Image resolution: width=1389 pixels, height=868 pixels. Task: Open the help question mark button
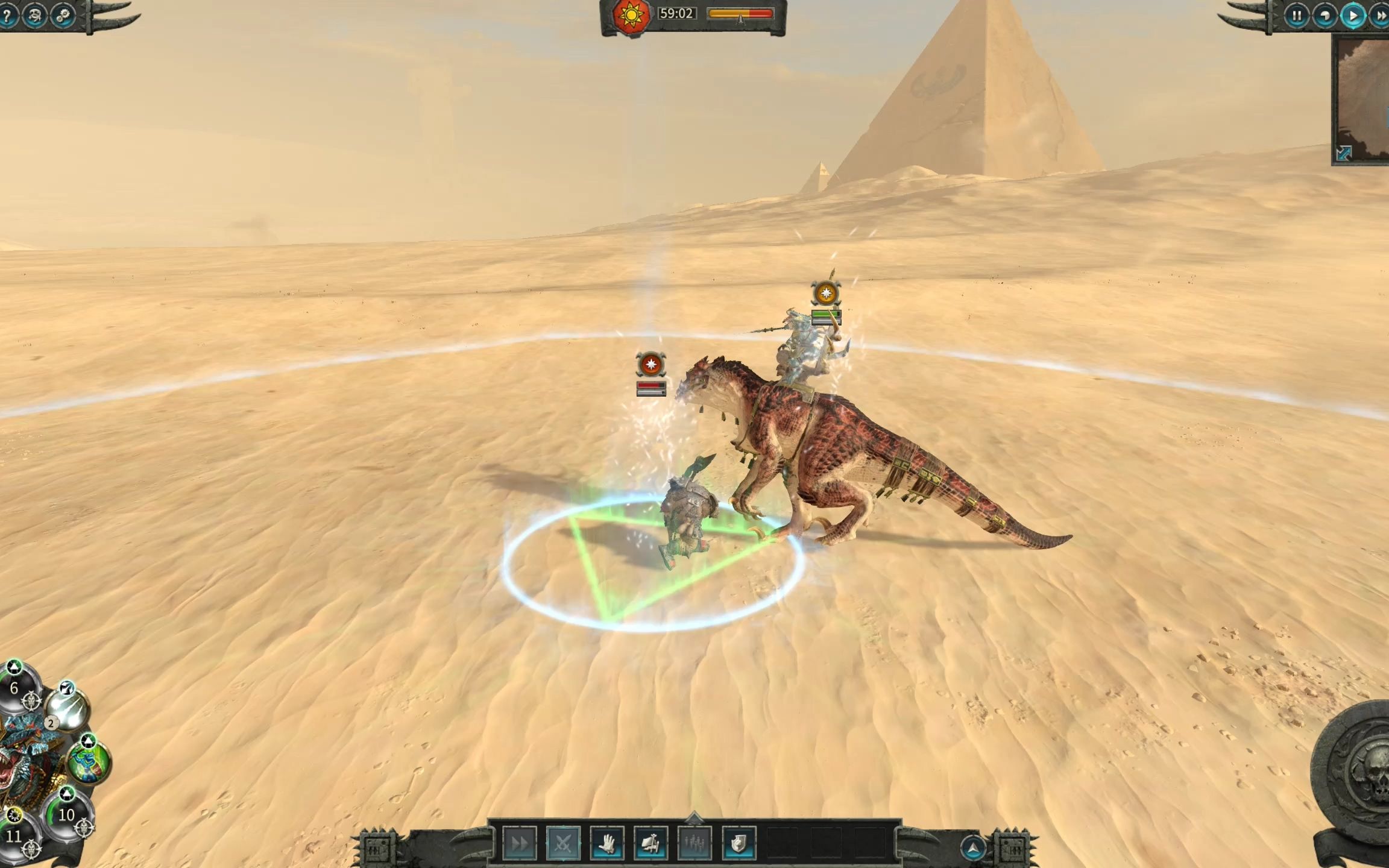7,16
